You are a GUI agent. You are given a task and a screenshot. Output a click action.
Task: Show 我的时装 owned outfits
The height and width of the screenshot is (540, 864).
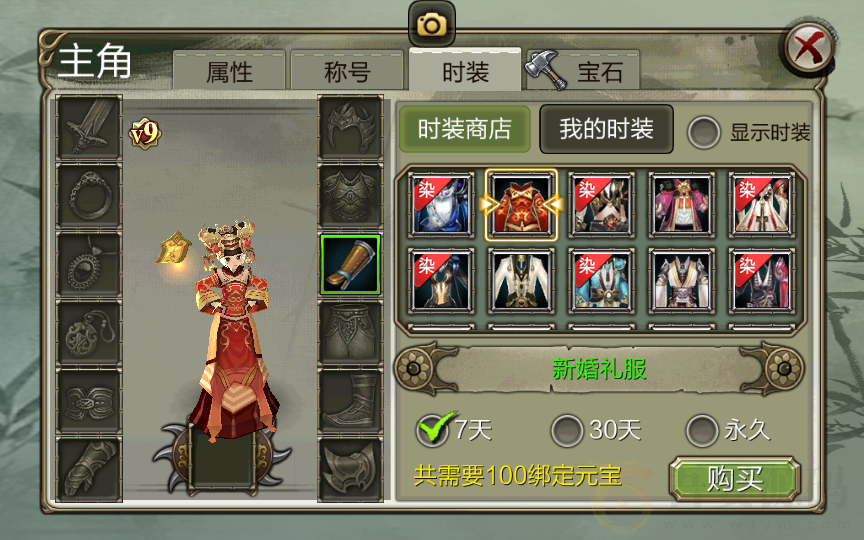pos(606,129)
